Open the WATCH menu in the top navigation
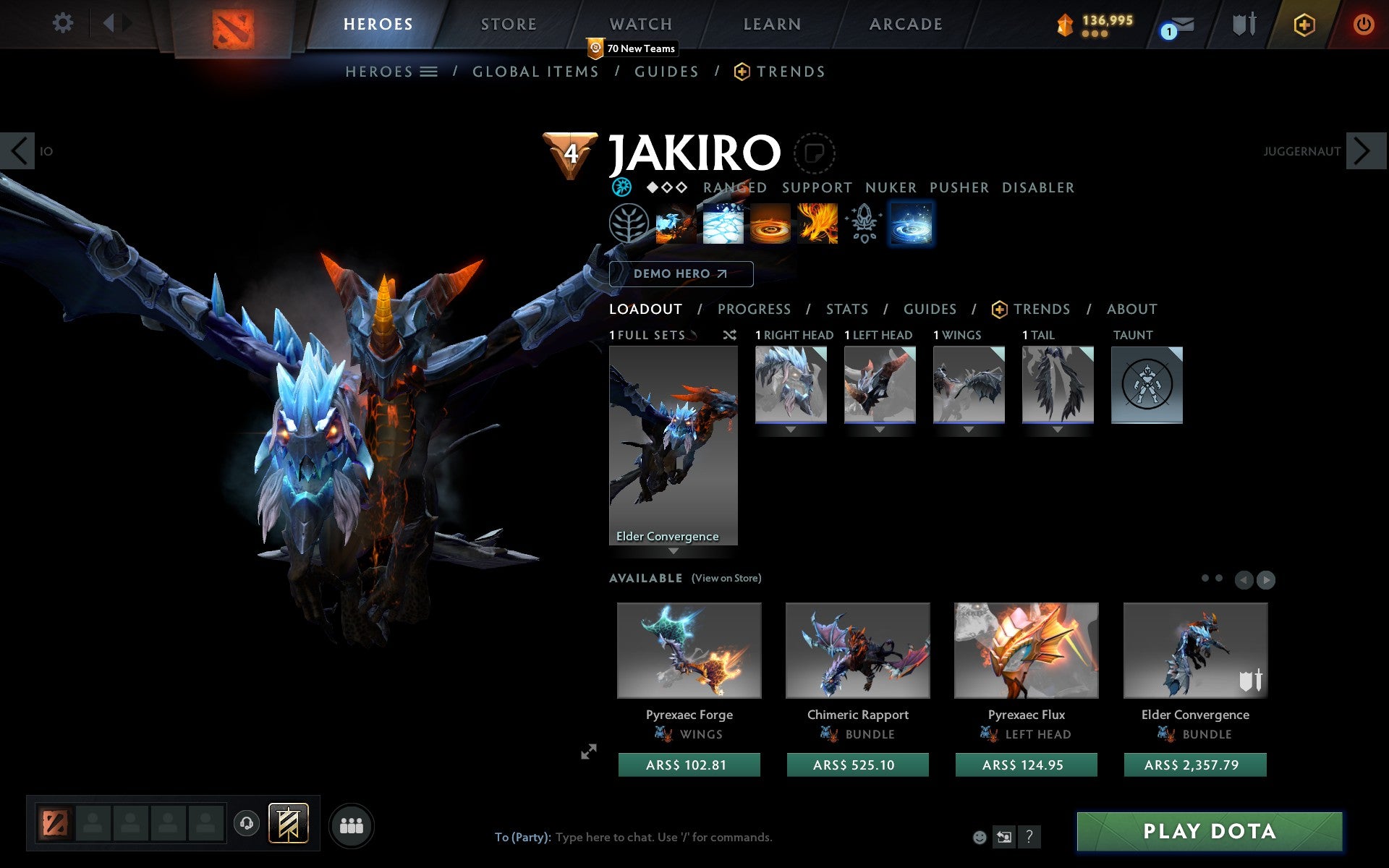 pos(640,24)
